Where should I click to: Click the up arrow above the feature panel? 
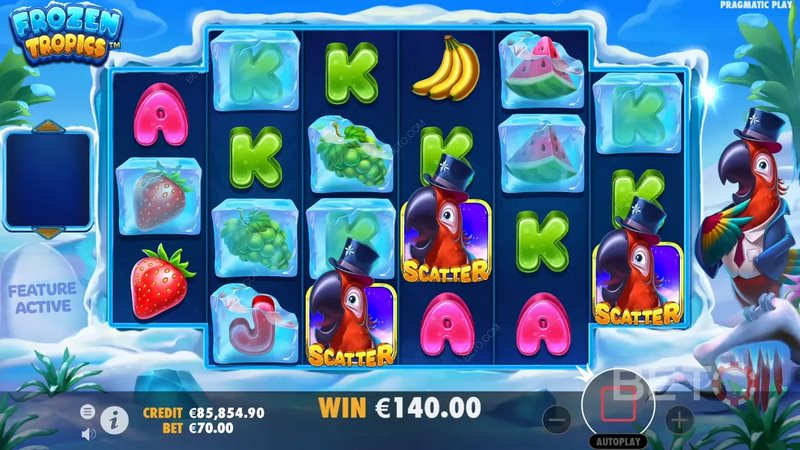[x=46, y=127]
